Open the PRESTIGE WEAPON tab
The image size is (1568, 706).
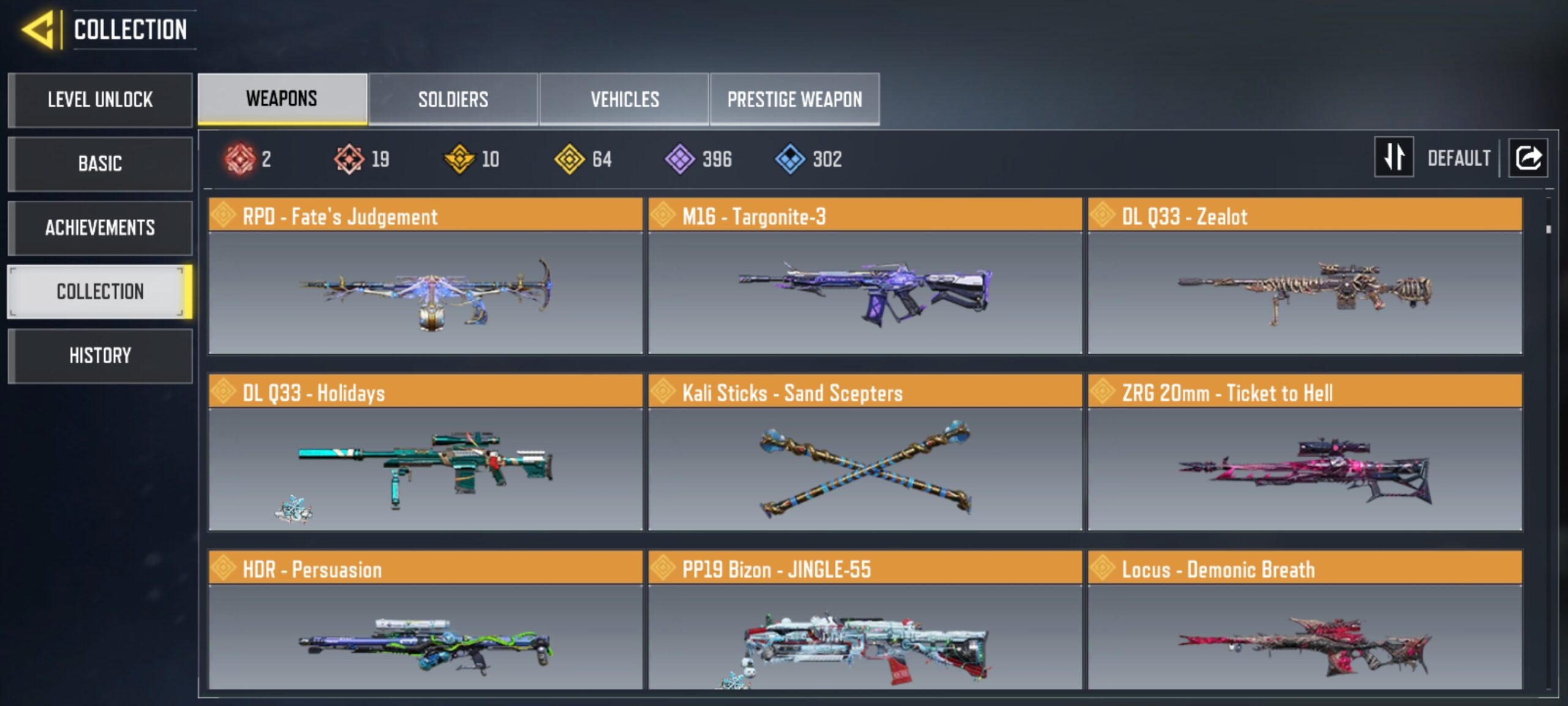(x=796, y=98)
